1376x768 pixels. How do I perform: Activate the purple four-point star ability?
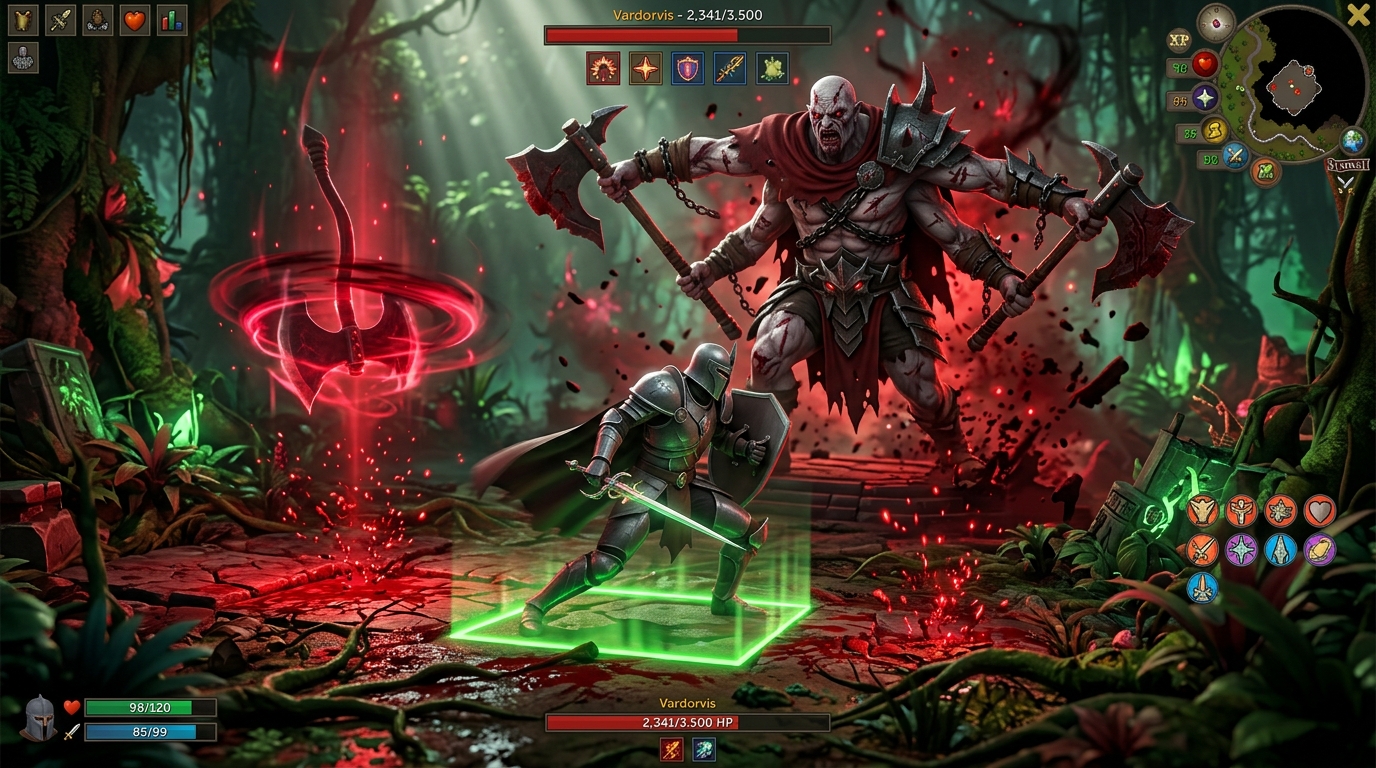[x=1242, y=549]
